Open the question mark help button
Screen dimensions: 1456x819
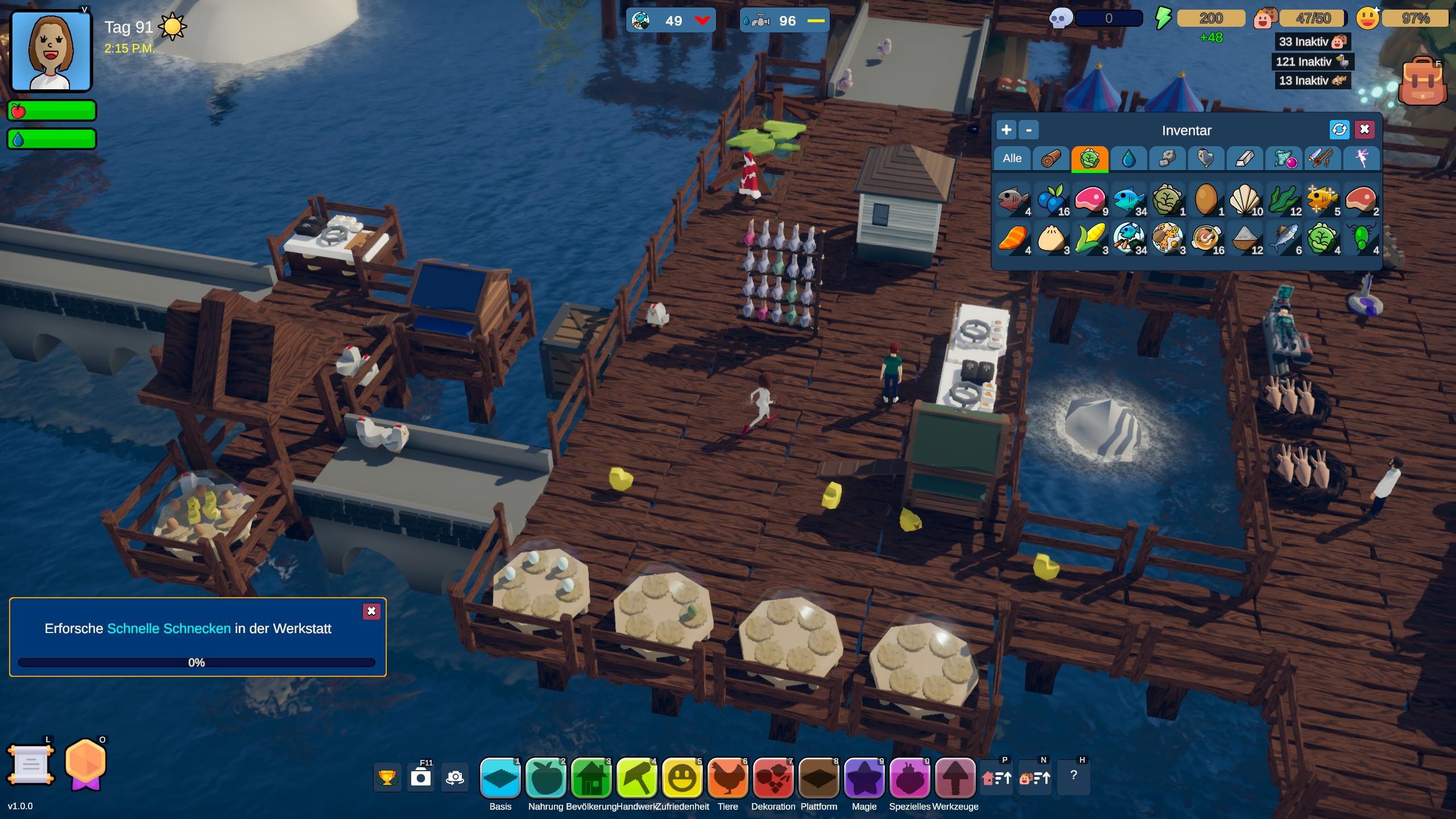pyautogui.click(x=1073, y=776)
